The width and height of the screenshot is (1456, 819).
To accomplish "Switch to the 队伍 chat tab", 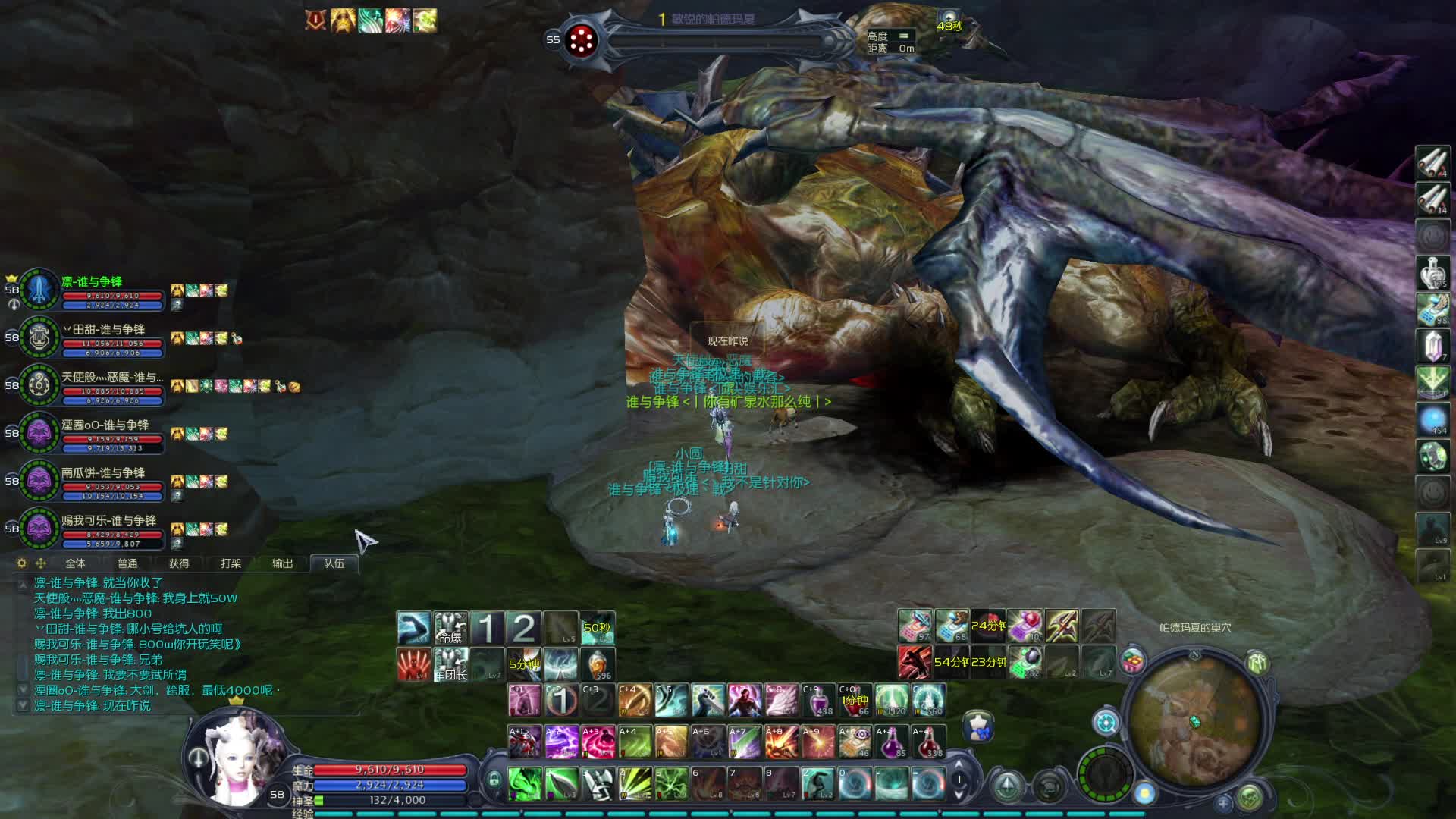I will tap(334, 563).
